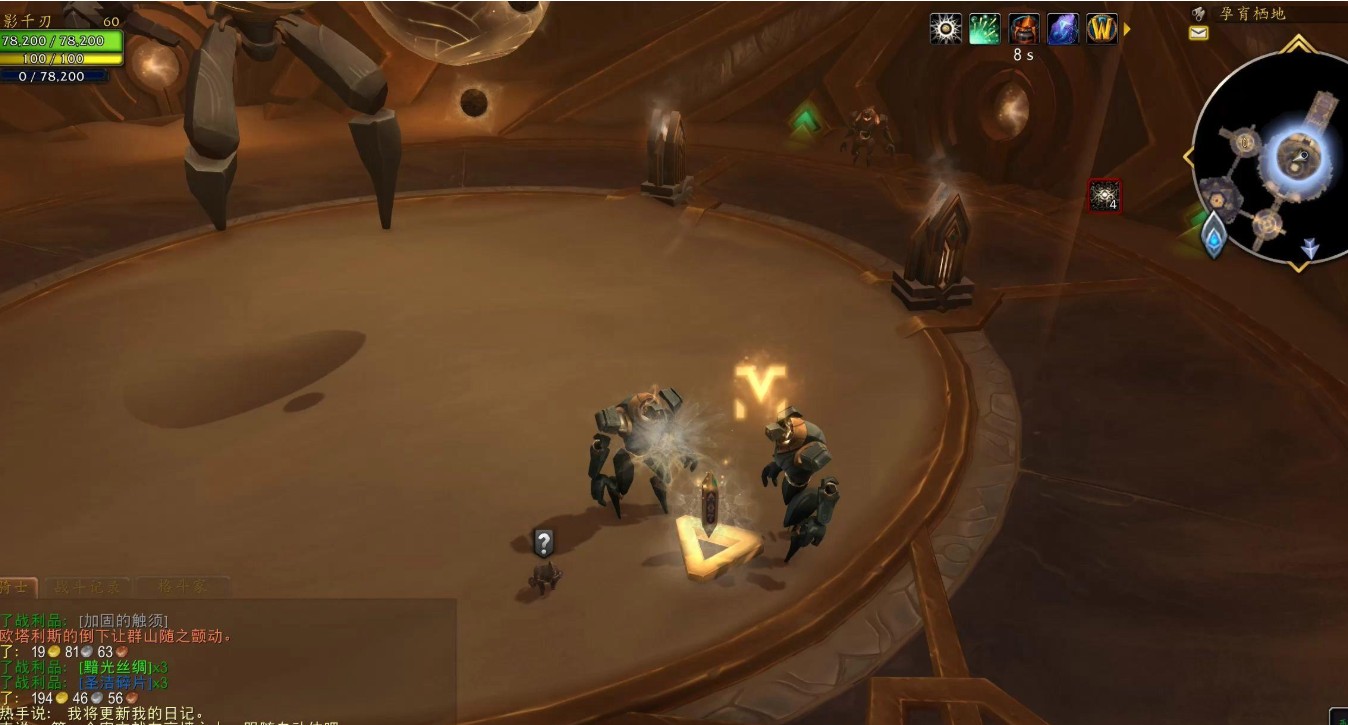The width and height of the screenshot is (1348, 725).
Task: Select the active 骑士 chat tab
Action: click(x=16, y=587)
